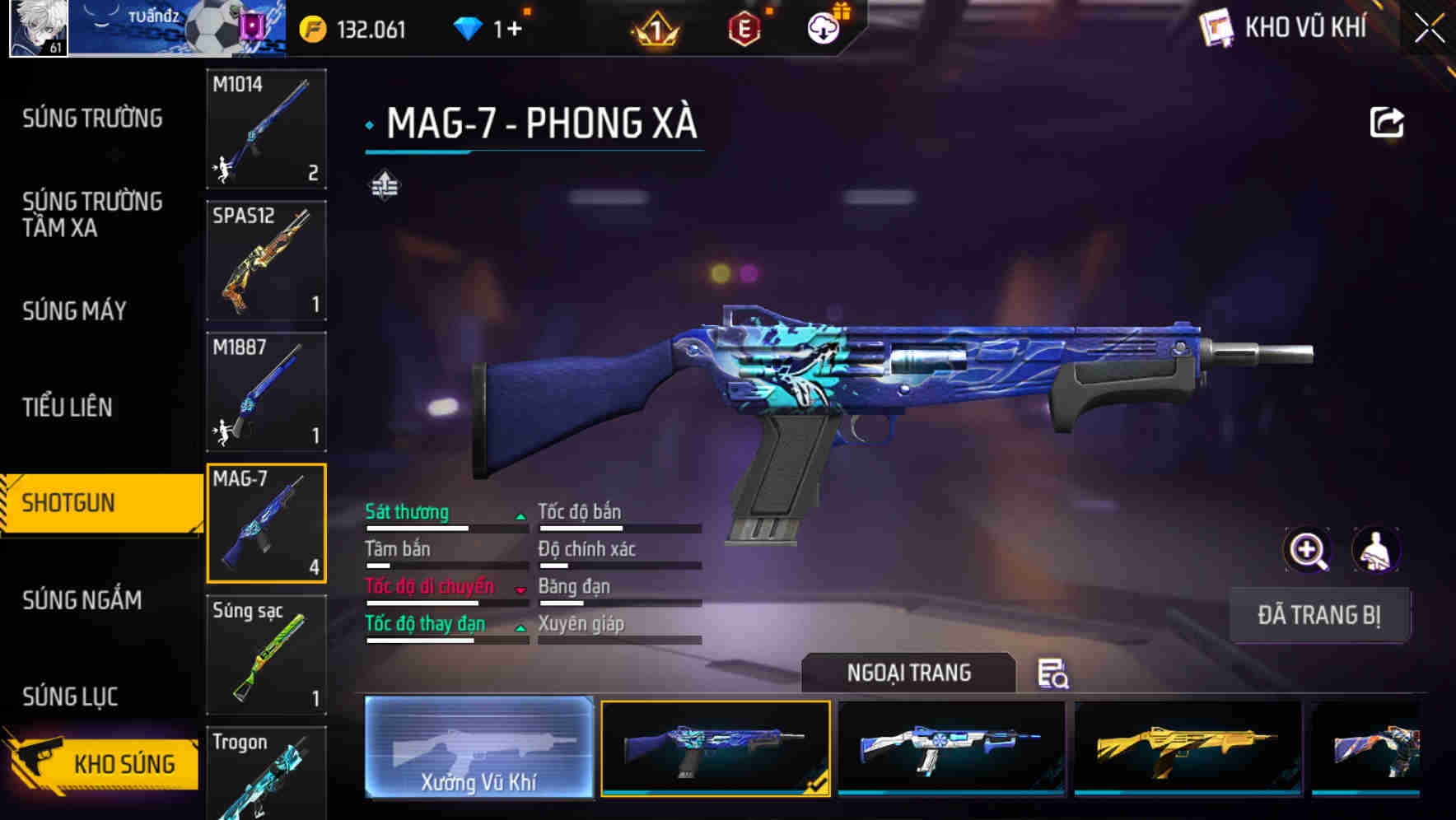This screenshot has height=820, width=1456.
Task: Zoom in with the magnifier icon
Action: [x=1308, y=550]
